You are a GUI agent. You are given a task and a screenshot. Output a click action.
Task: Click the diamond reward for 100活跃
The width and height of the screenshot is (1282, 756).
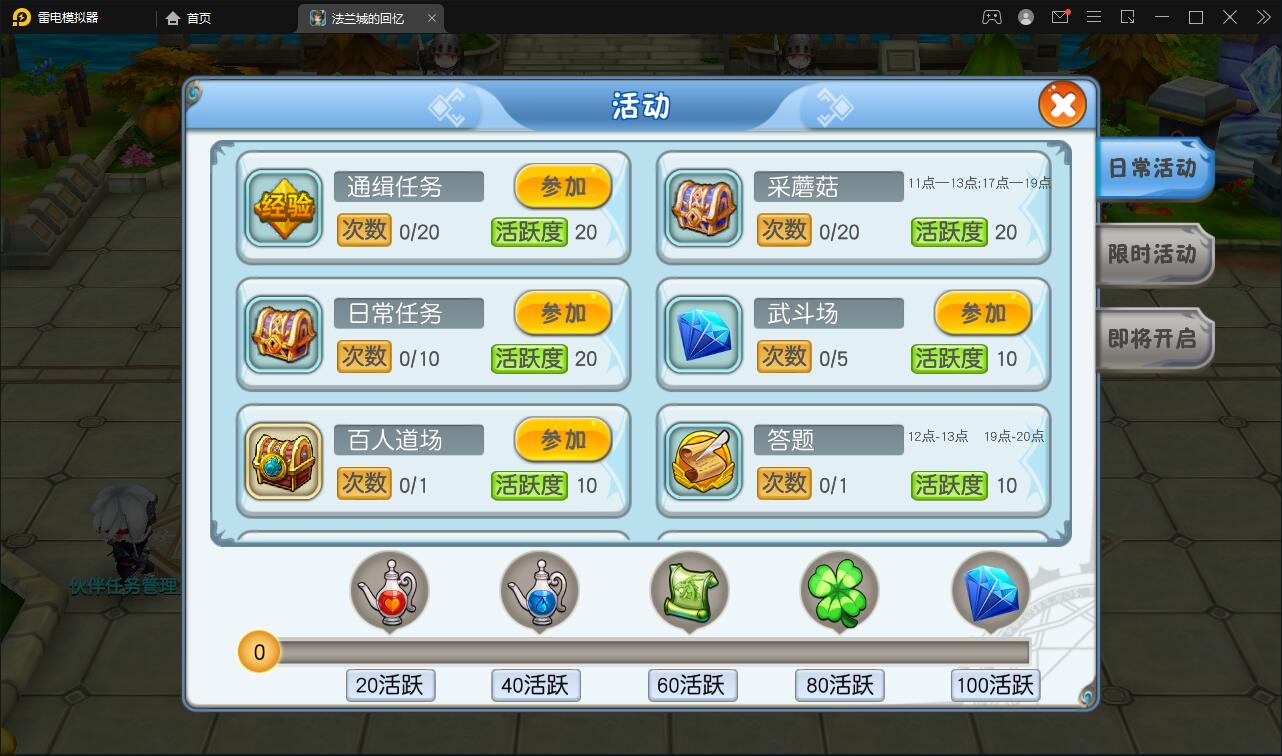point(990,590)
